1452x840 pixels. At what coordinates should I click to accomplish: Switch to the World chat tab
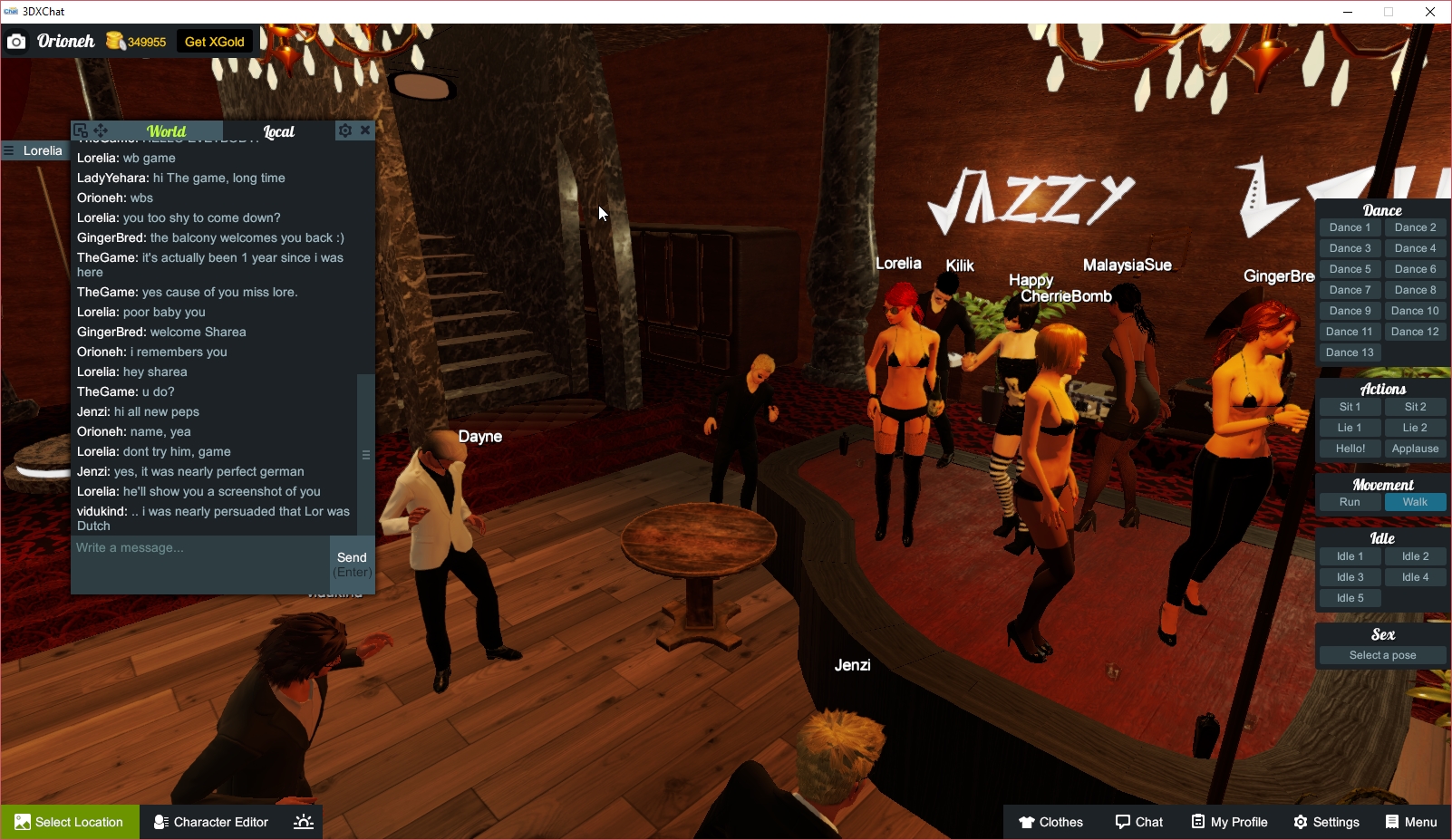(x=166, y=131)
